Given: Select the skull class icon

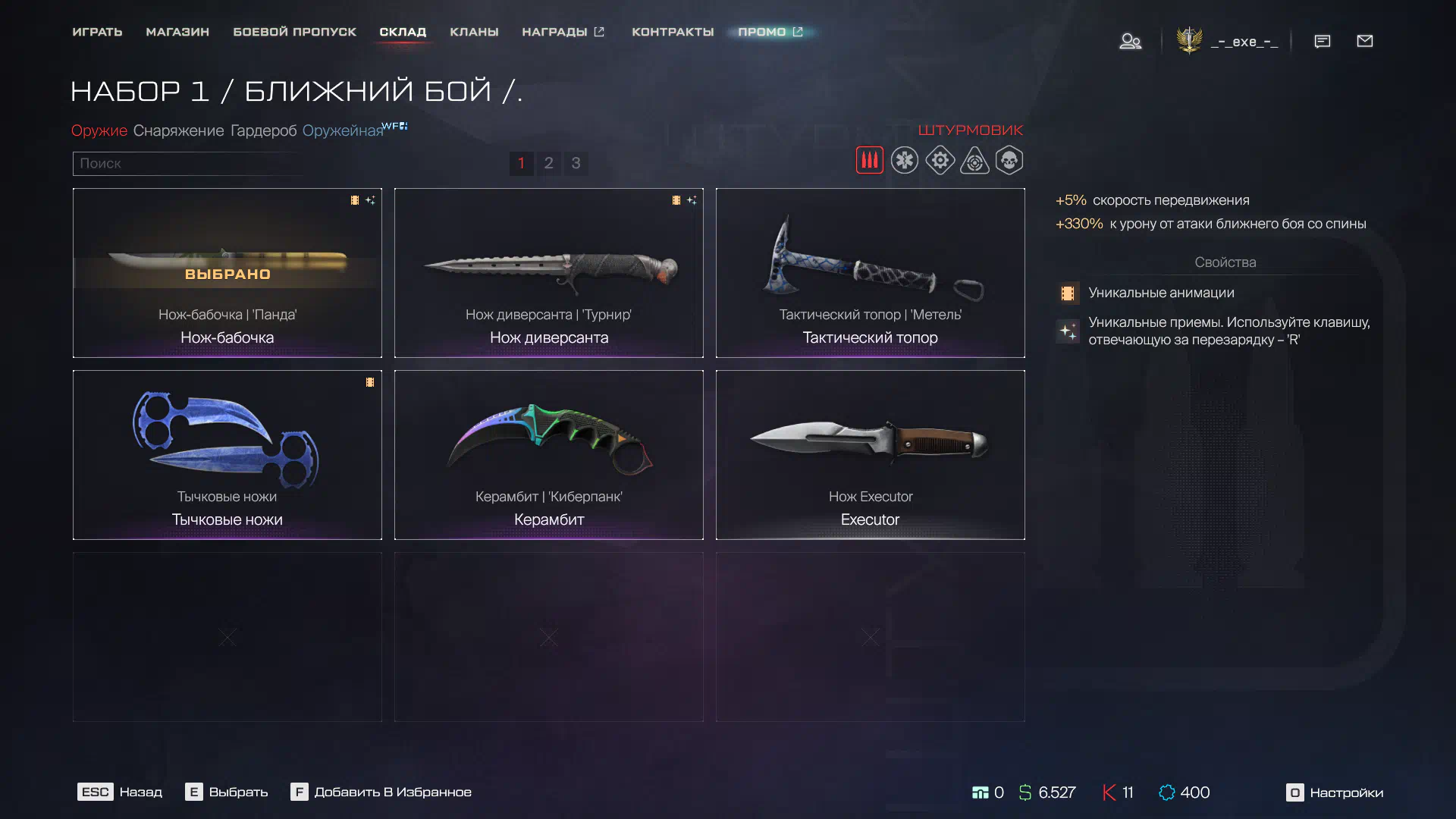Looking at the screenshot, I should pos(1009,161).
